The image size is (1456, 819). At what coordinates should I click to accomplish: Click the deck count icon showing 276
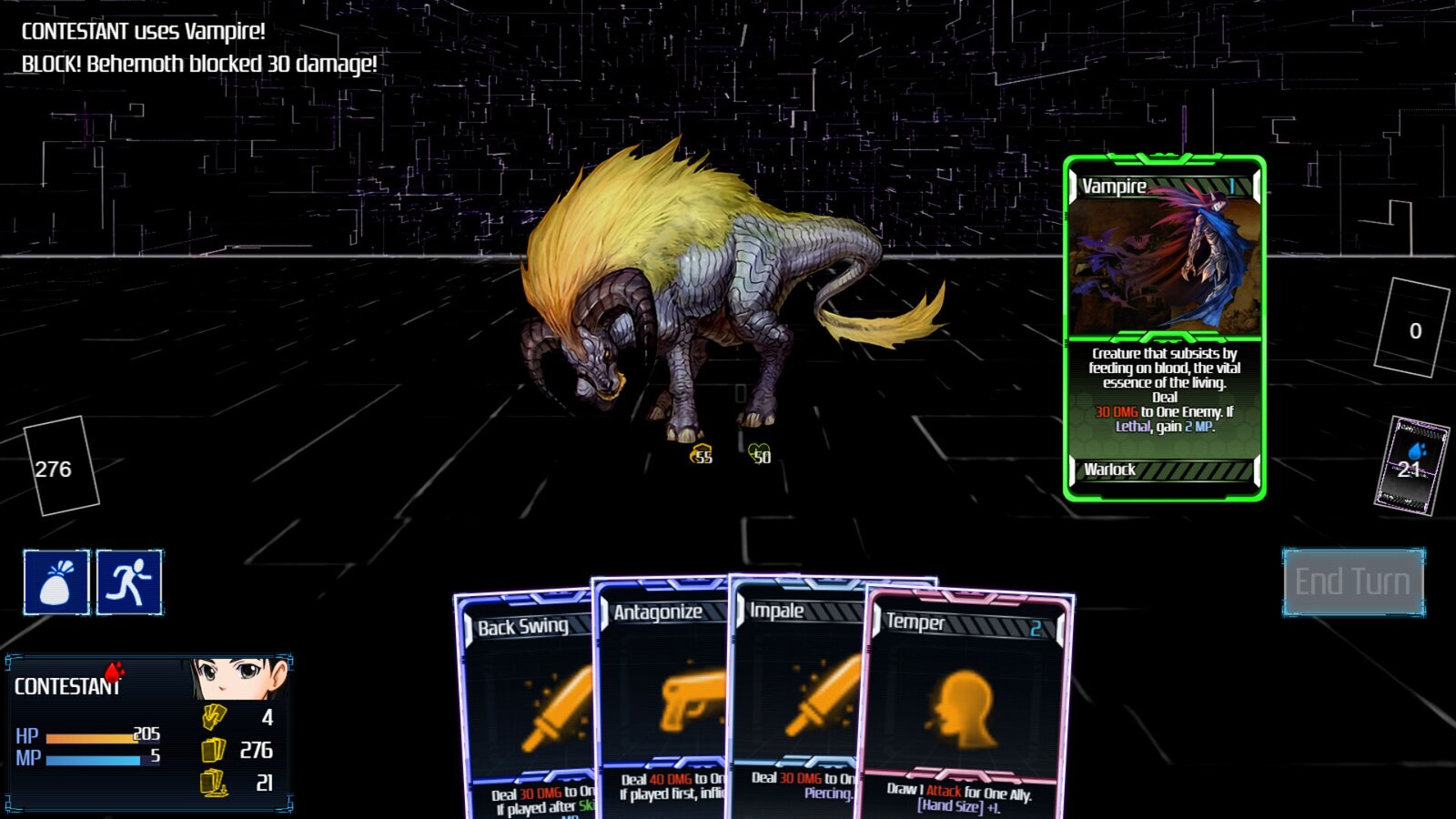[x=216, y=751]
